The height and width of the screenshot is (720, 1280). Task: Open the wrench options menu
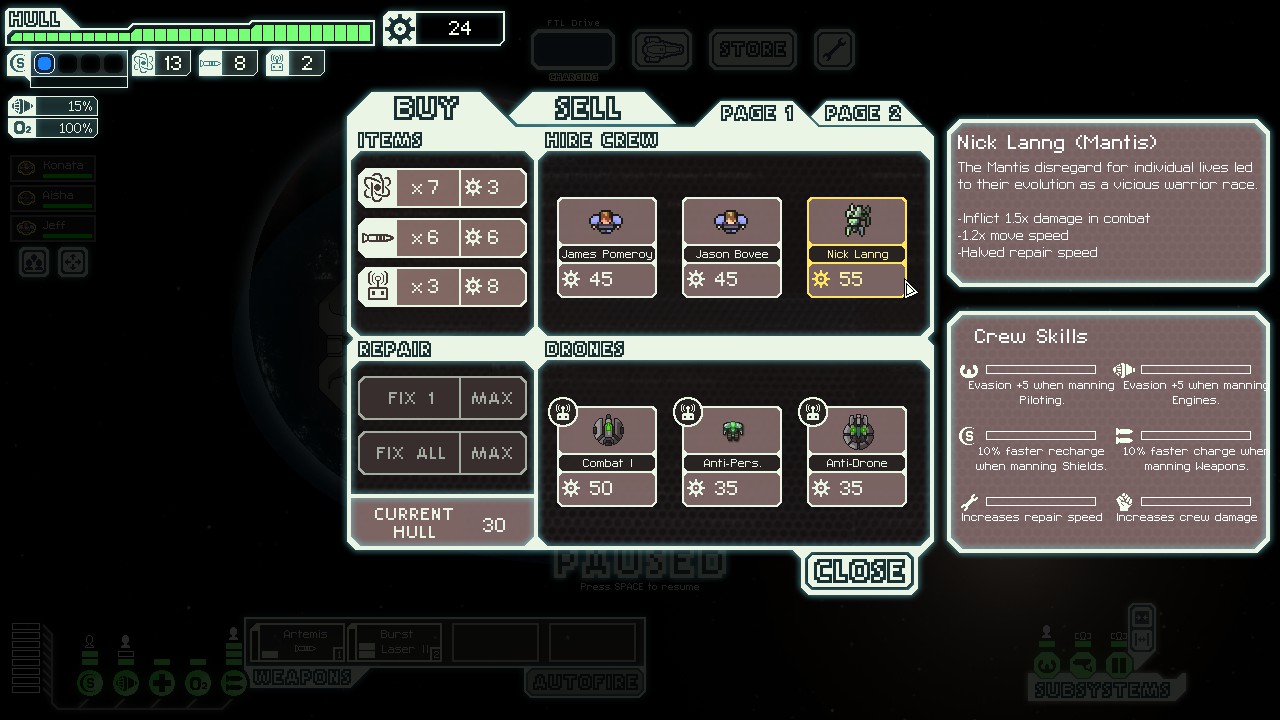[x=834, y=49]
